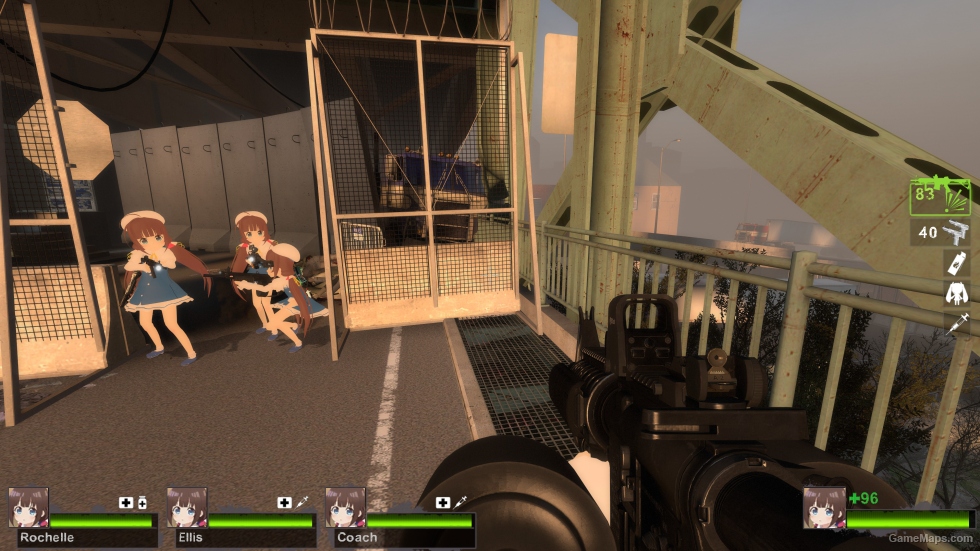Select the adrenaline syringe slot
The image size is (980, 551).
pos(956,322)
